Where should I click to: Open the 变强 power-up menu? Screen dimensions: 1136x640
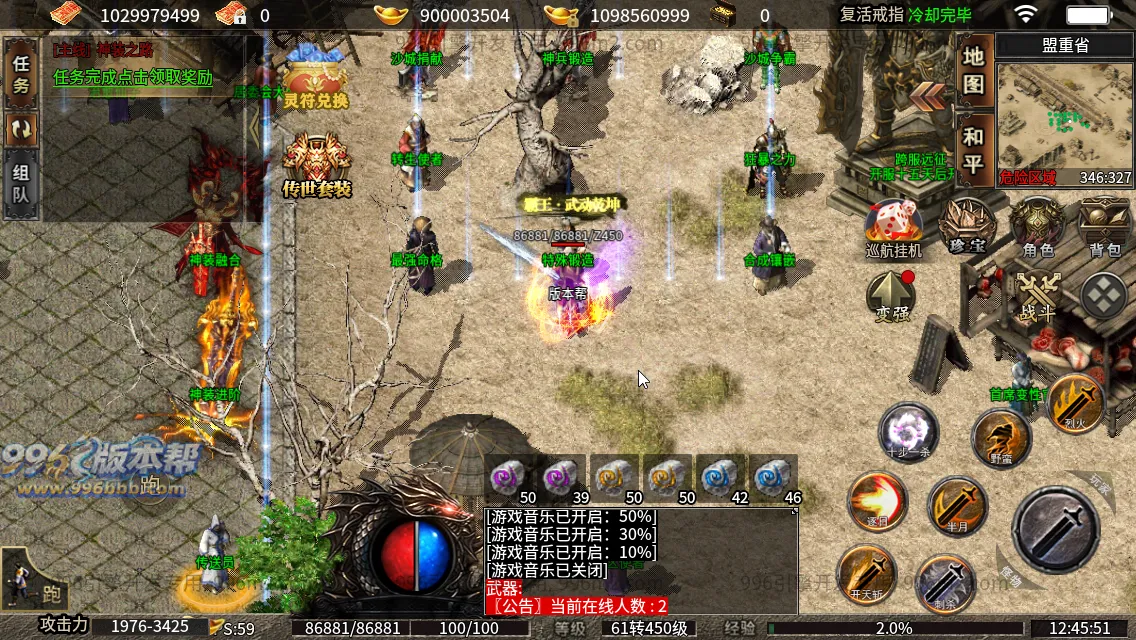892,297
